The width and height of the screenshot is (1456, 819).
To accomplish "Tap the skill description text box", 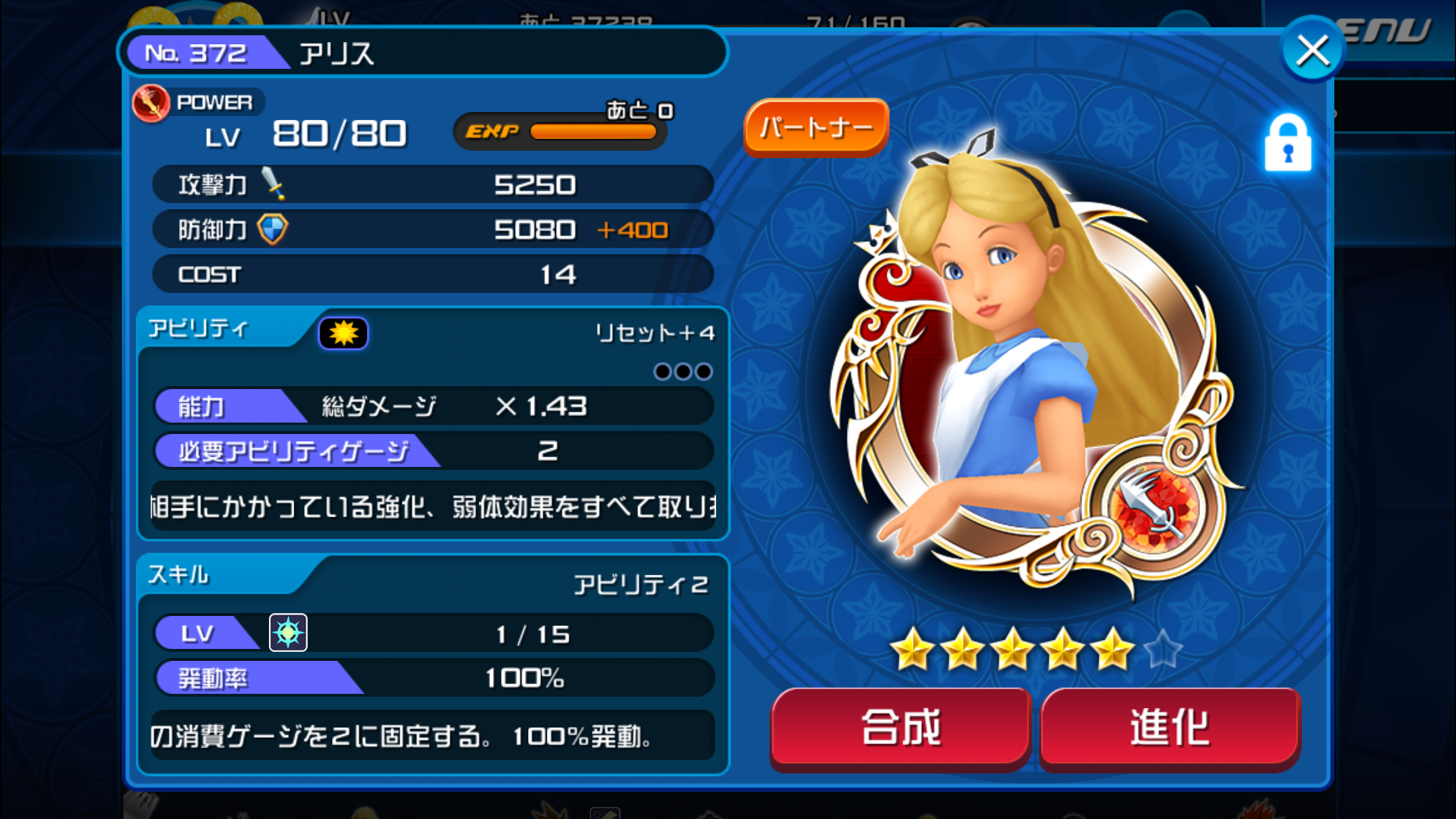I will 433,736.
